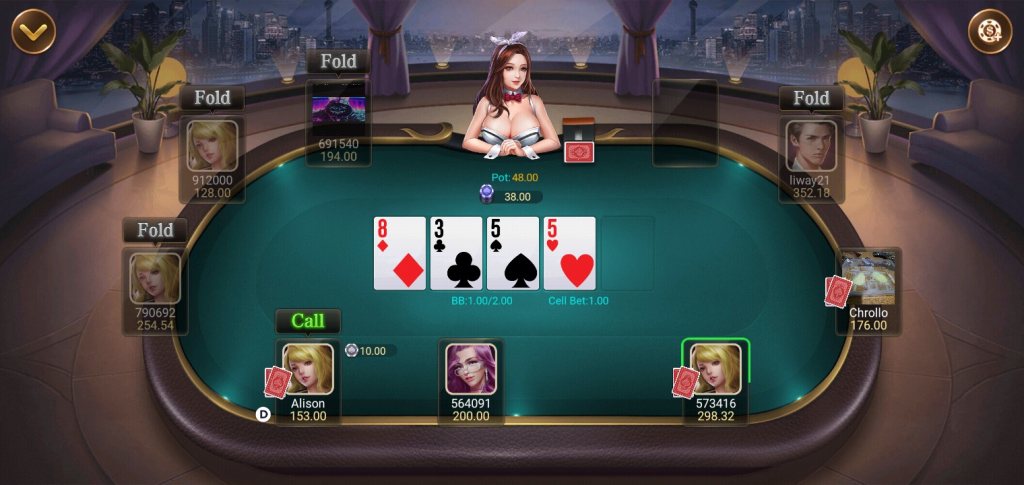Image resolution: width=1024 pixels, height=485 pixels.
Task: Open the chip shop coin button
Action: pos(989,31)
